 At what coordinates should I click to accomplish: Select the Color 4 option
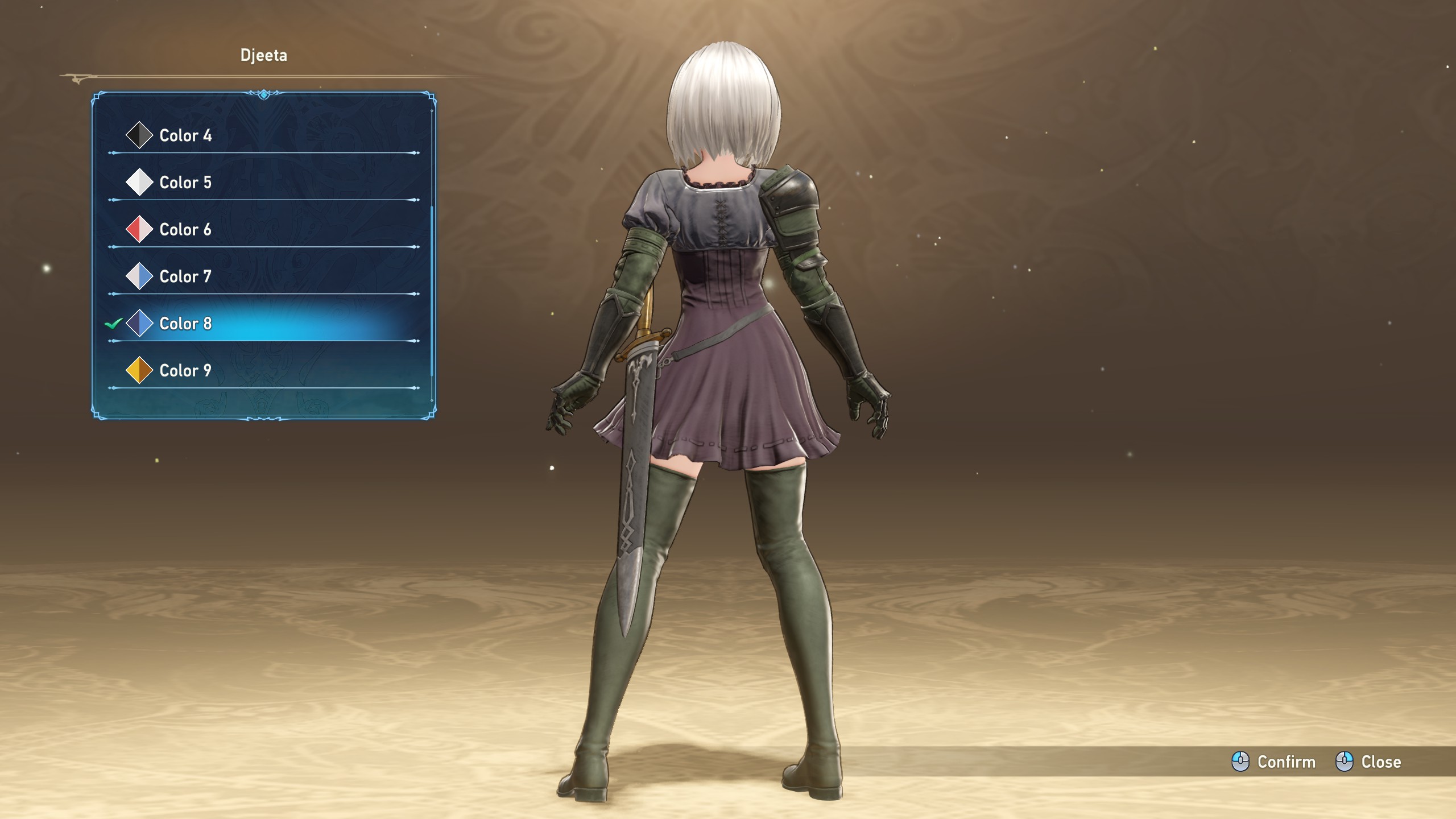click(185, 135)
